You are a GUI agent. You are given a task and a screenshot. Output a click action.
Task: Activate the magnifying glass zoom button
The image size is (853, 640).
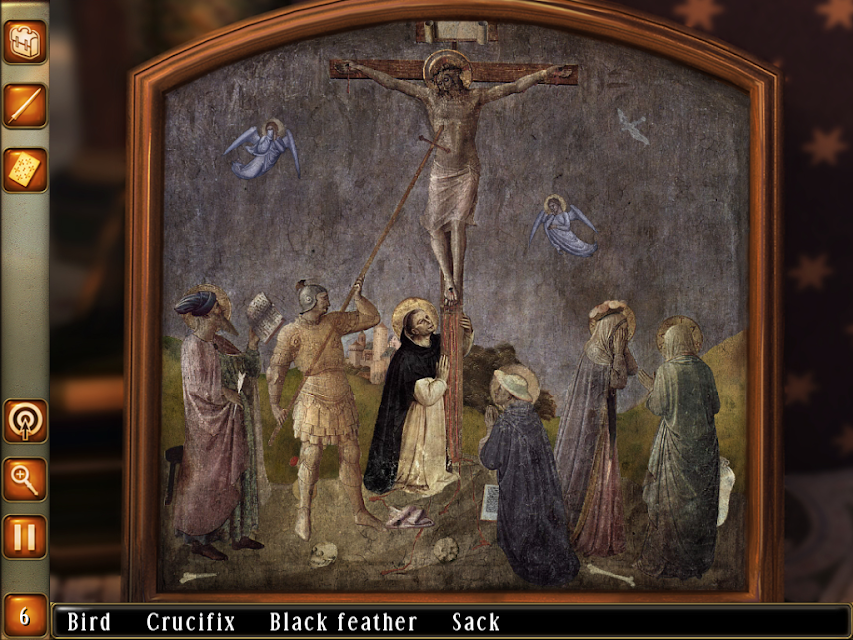click(x=24, y=479)
